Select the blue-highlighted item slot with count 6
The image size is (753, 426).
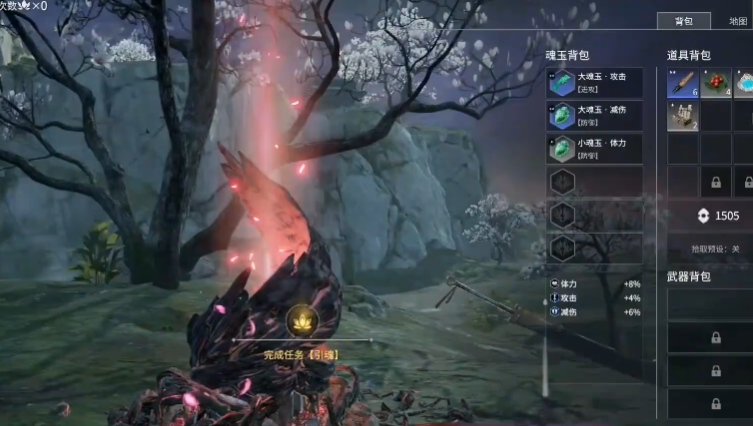point(682,84)
